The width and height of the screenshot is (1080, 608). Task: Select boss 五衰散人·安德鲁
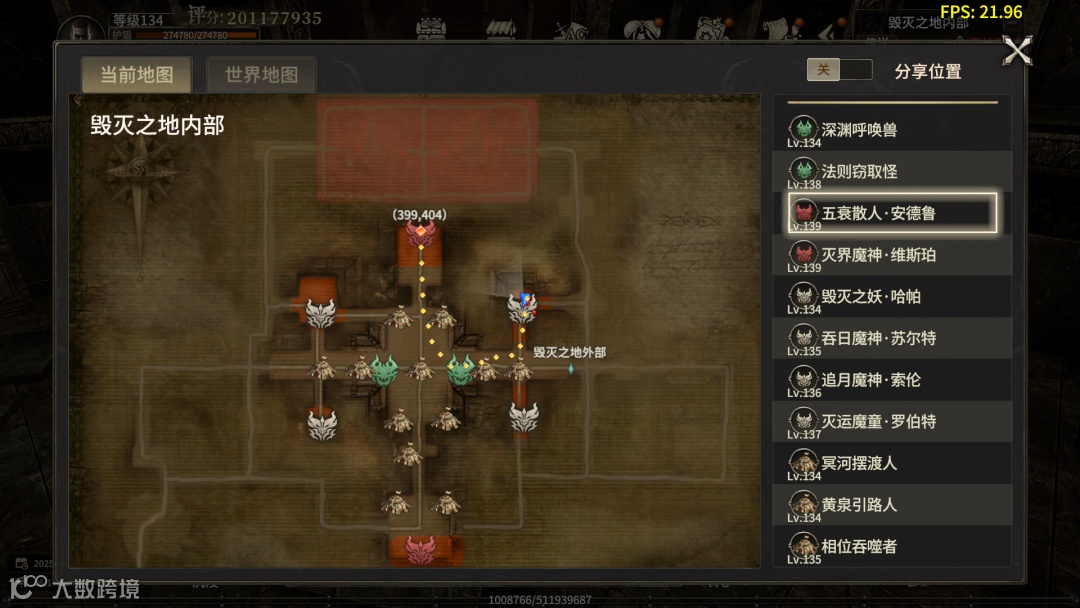pos(892,213)
